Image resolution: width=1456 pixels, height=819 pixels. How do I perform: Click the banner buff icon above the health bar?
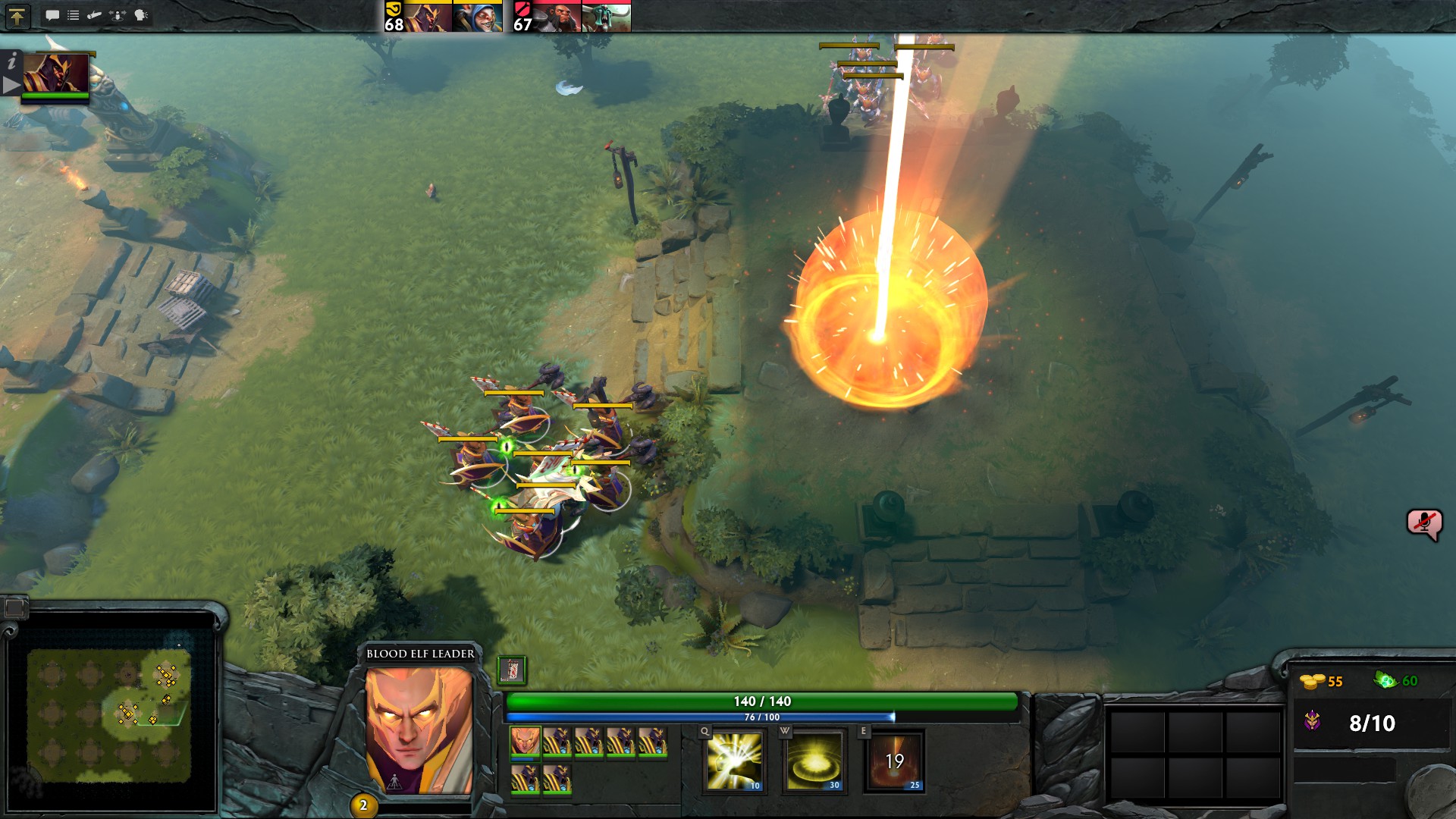click(x=512, y=670)
